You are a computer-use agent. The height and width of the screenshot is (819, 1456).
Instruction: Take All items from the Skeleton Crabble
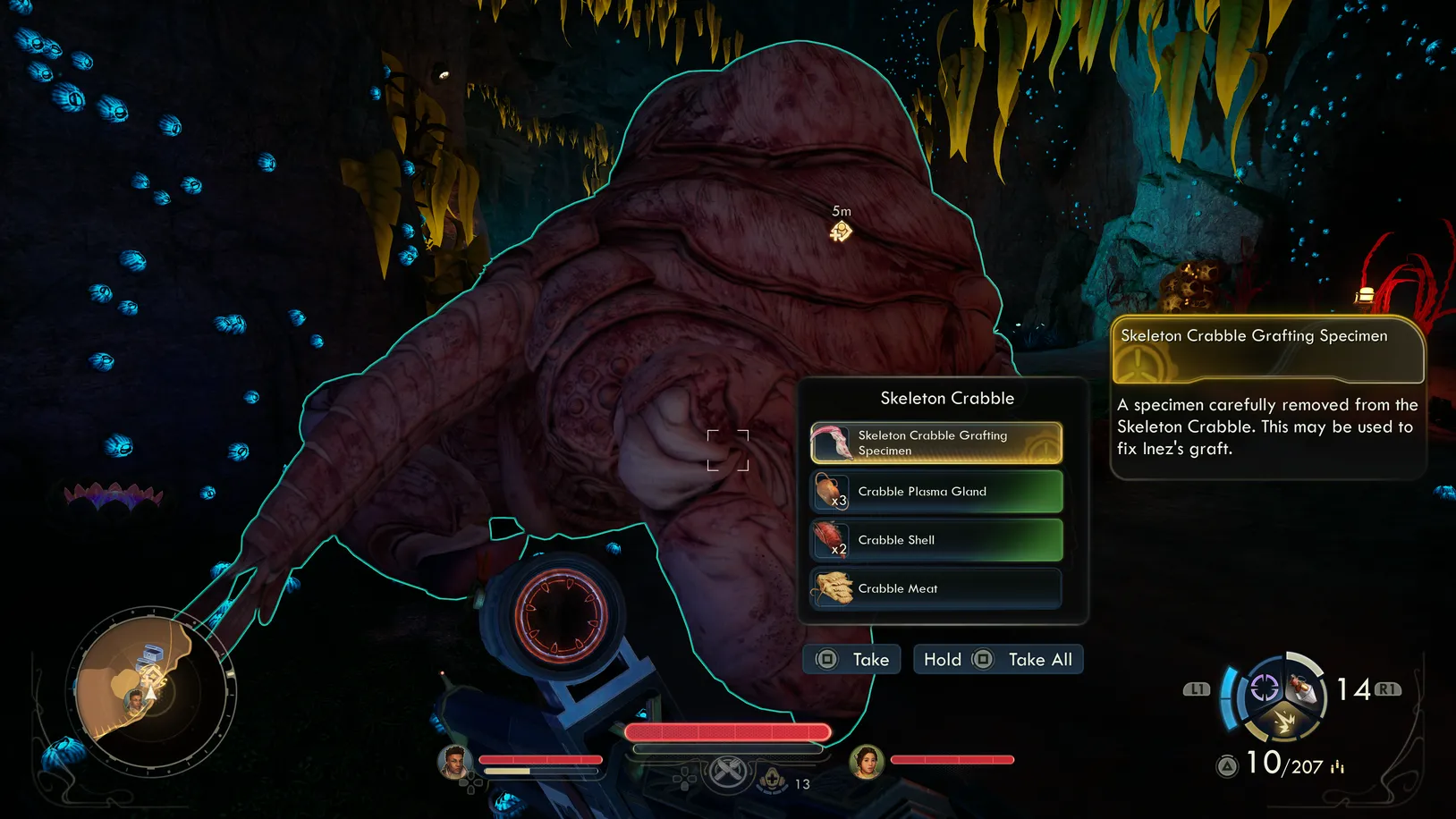tap(998, 660)
